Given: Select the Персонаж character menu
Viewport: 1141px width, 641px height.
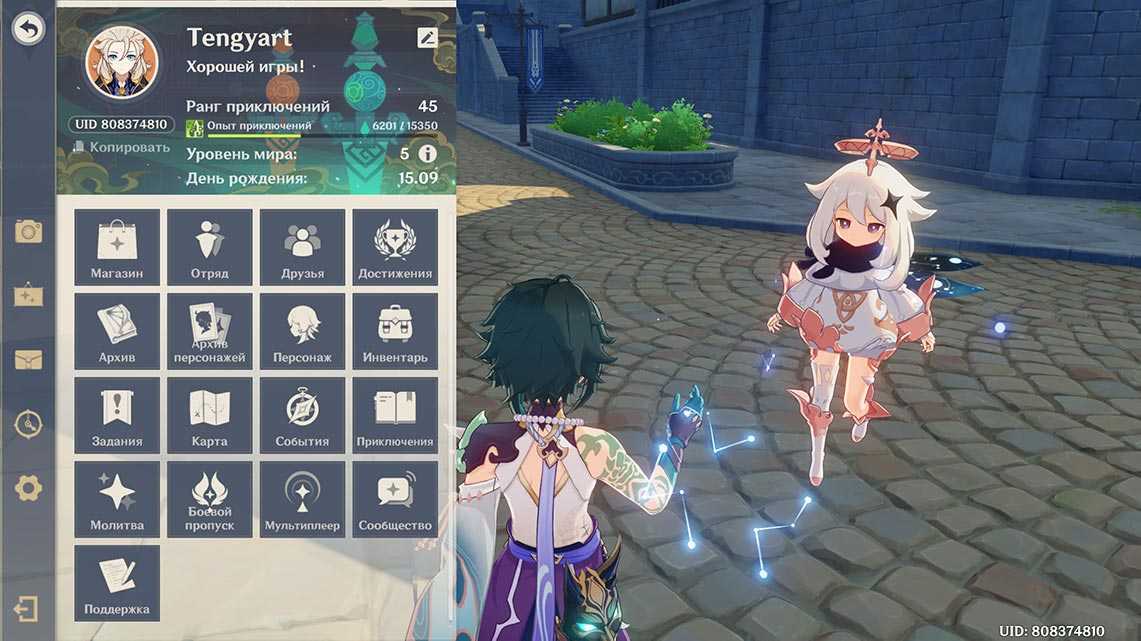Looking at the screenshot, I should (303, 331).
